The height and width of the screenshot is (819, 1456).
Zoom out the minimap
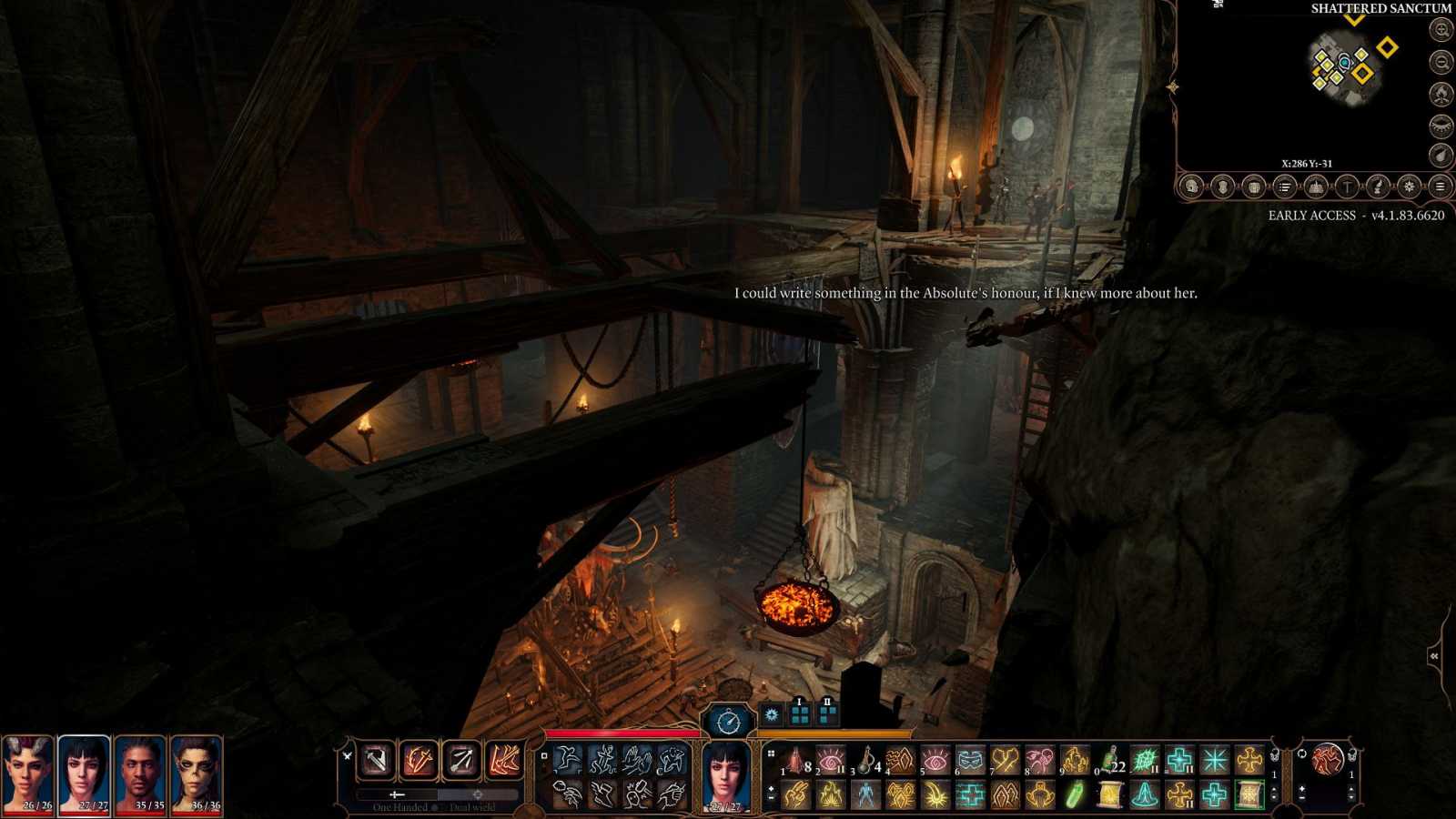[x=1441, y=62]
